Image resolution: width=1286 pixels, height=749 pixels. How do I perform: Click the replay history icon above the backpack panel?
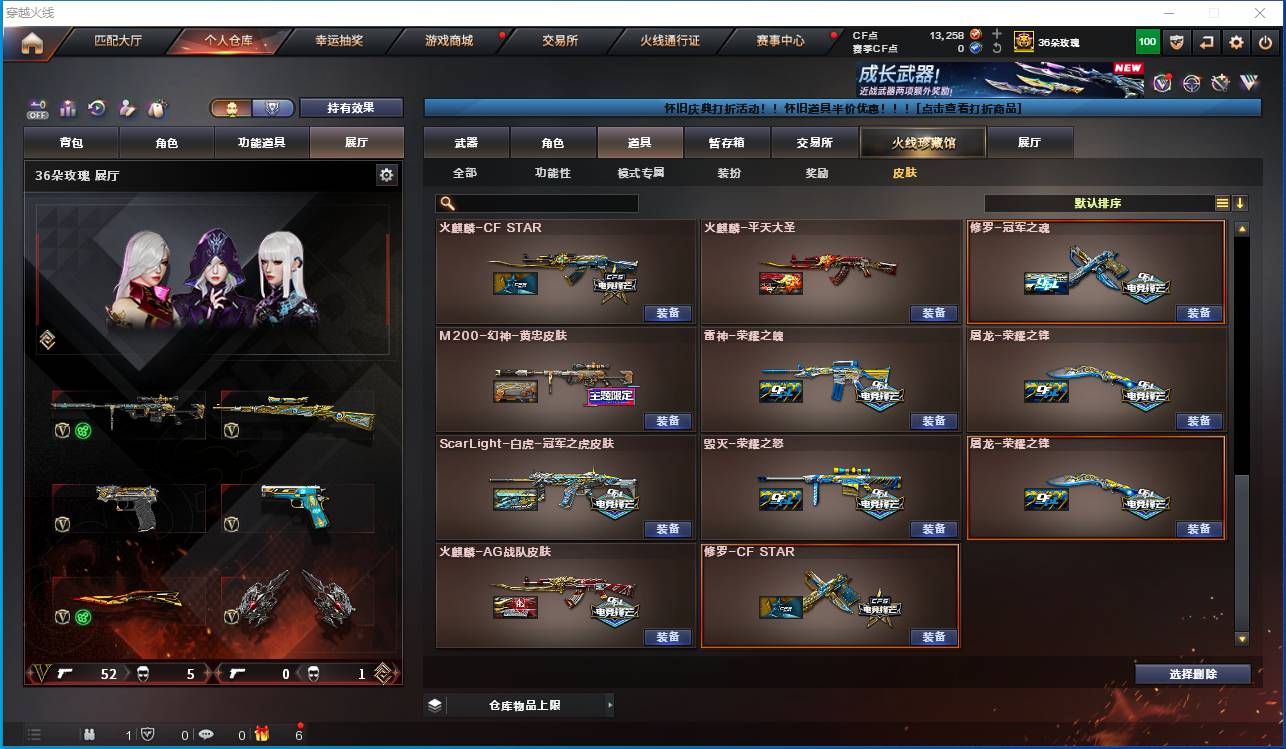point(96,108)
